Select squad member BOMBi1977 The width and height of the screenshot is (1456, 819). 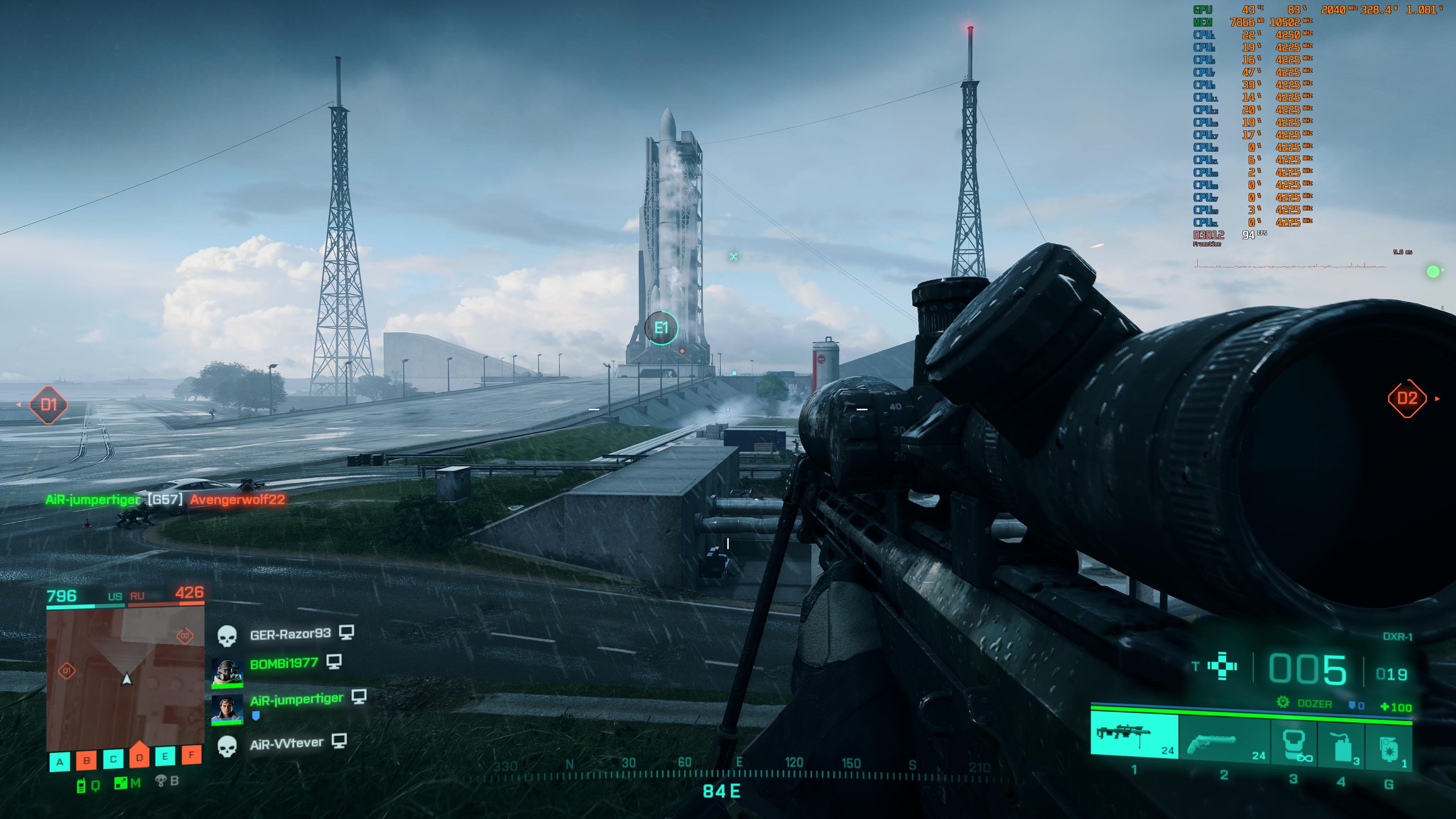click(x=284, y=664)
